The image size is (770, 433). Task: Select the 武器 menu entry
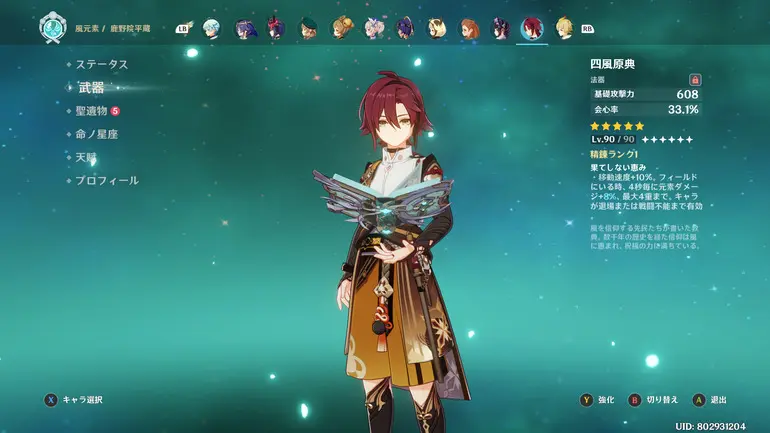point(91,87)
